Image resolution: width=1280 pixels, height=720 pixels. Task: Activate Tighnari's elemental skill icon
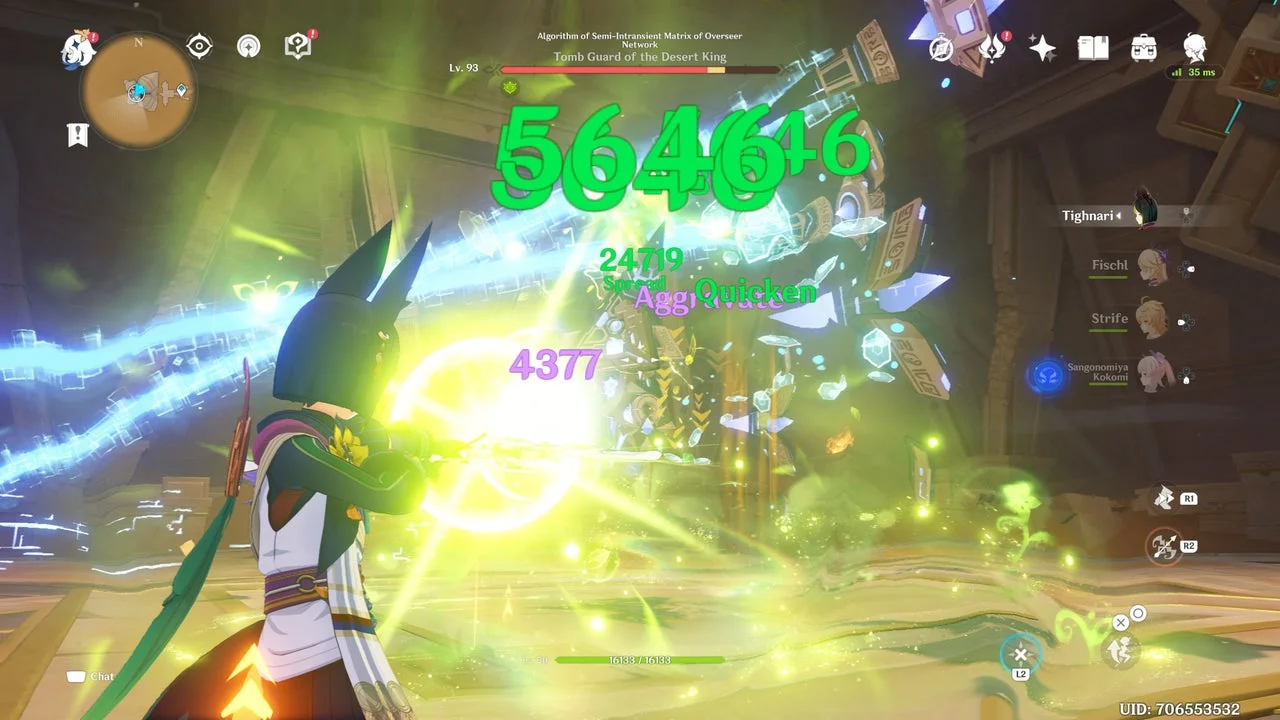click(x=1163, y=497)
